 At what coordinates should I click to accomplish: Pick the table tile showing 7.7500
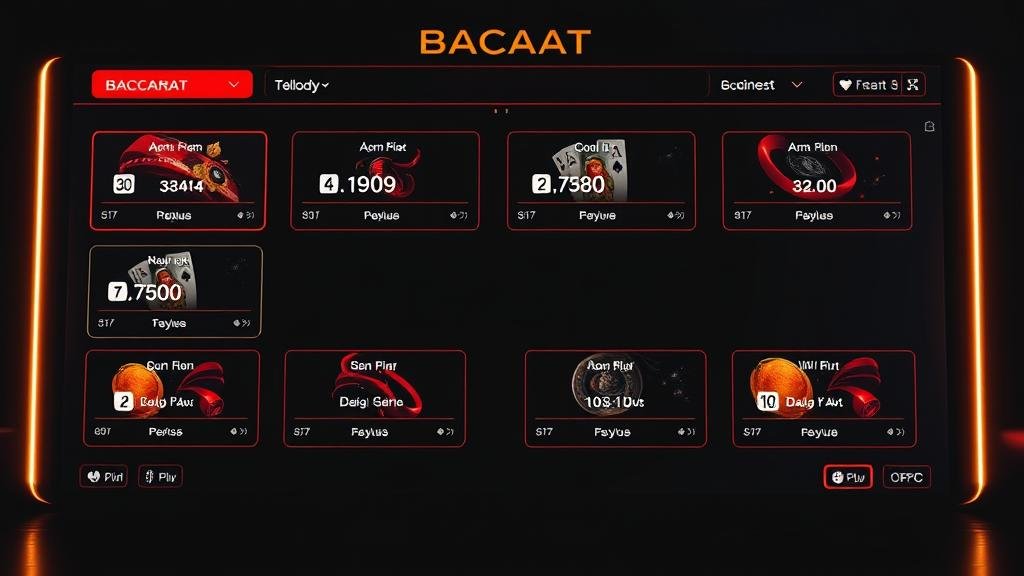175,291
